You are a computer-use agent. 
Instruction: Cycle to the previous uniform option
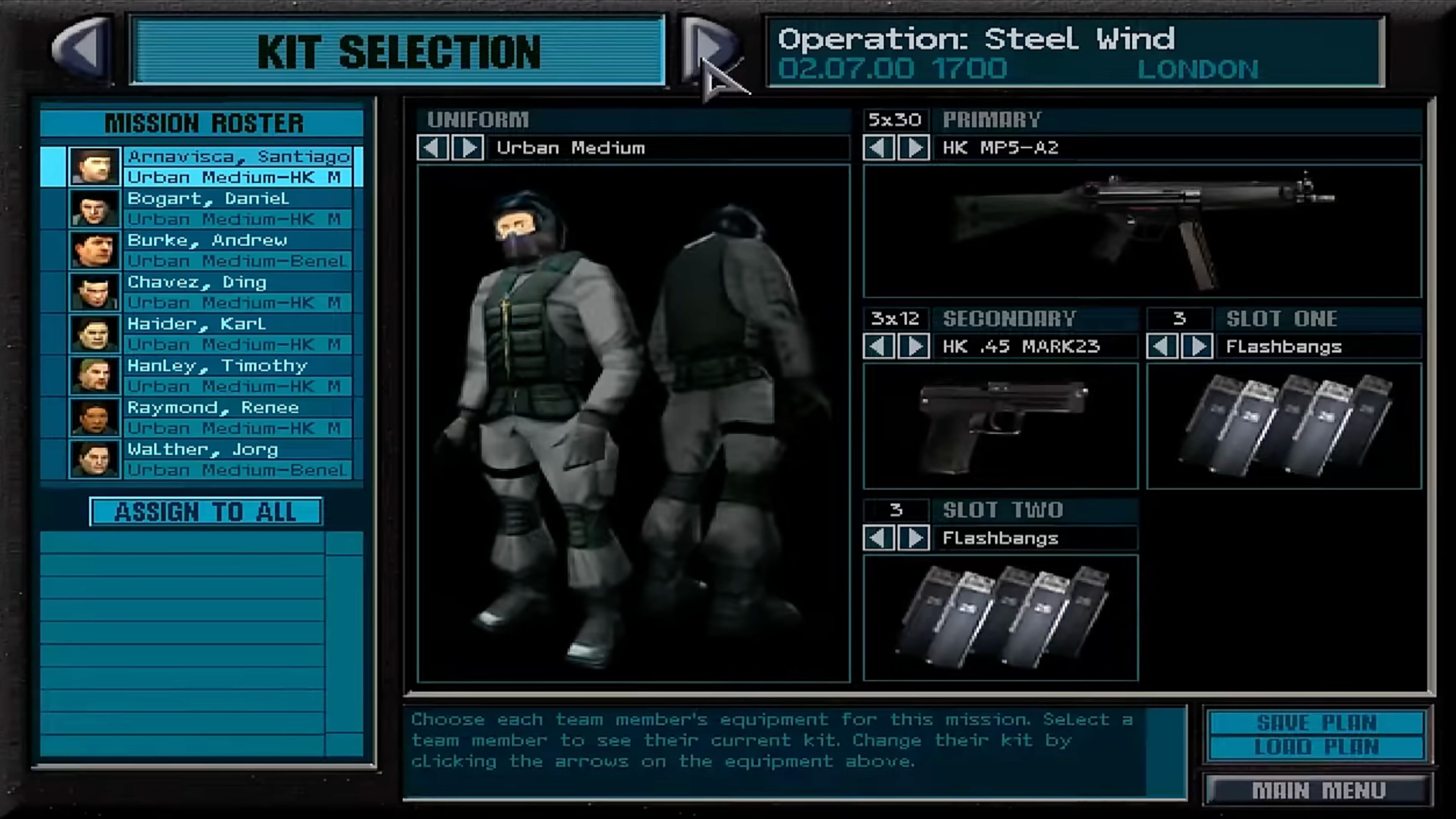pyautogui.click(x=432, y=148)
